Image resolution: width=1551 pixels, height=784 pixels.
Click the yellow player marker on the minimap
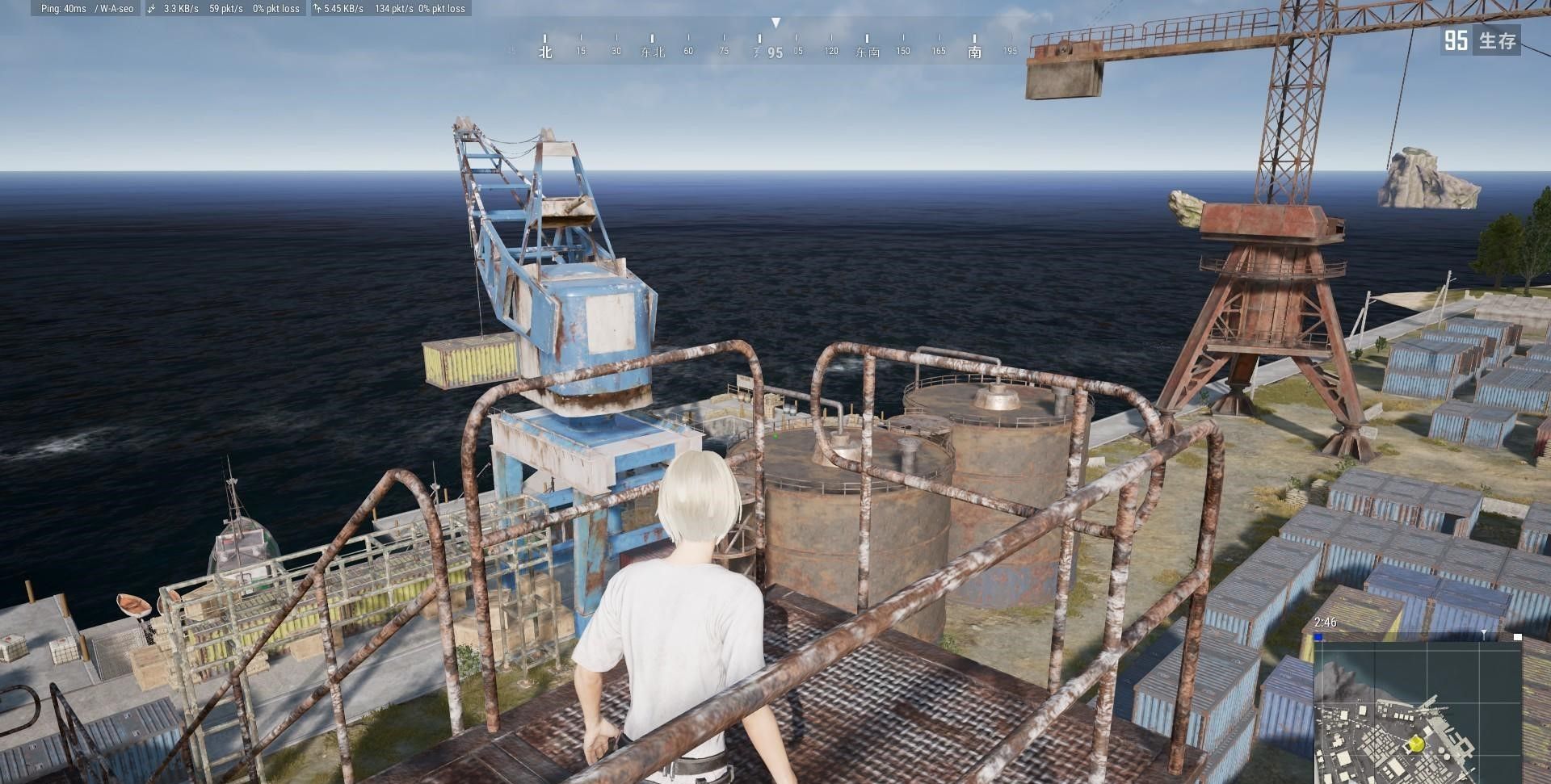pyautogui.click(x=1416, y=744)
